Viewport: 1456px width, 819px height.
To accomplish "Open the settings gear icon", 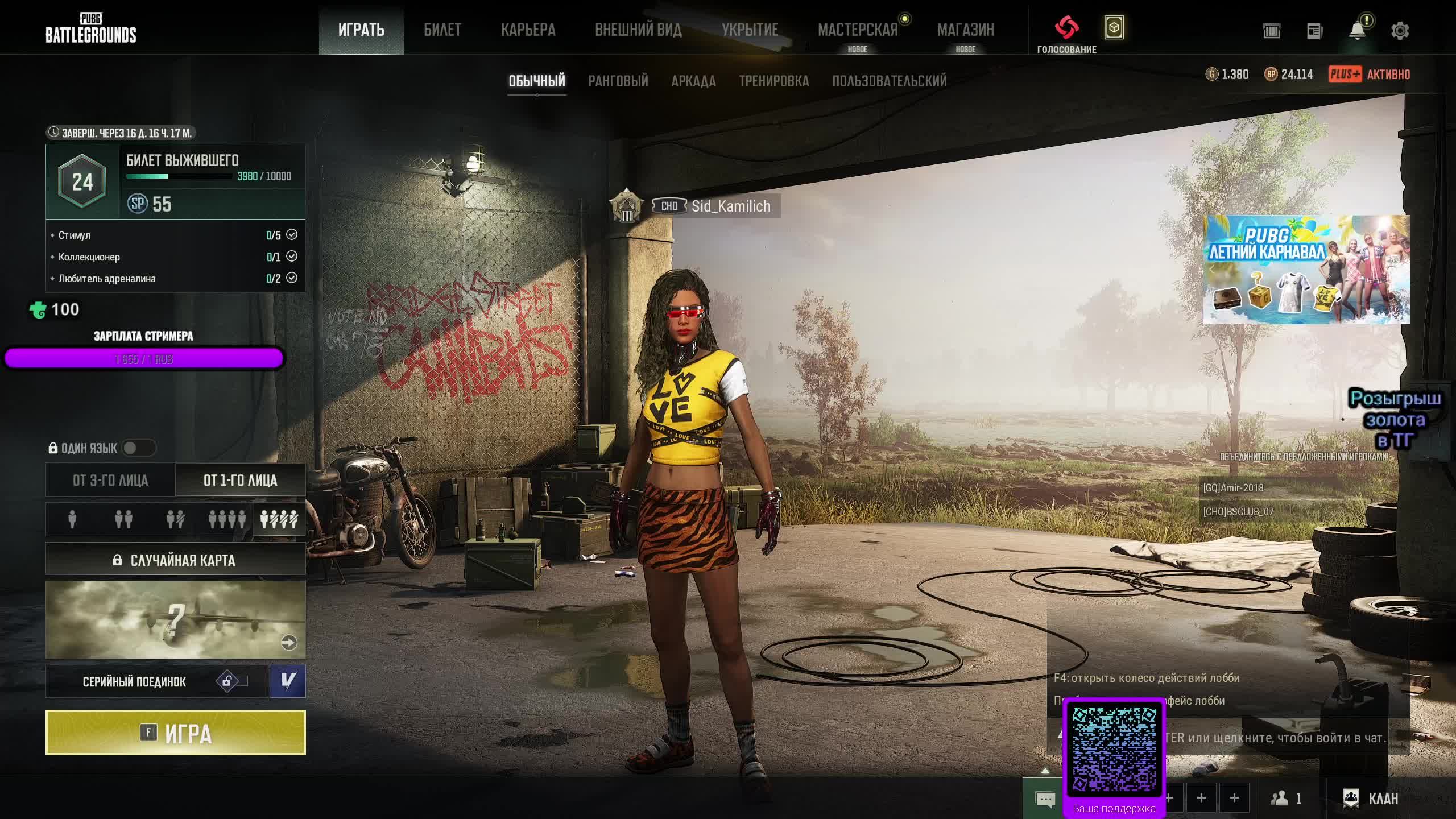I will 1400,31.
